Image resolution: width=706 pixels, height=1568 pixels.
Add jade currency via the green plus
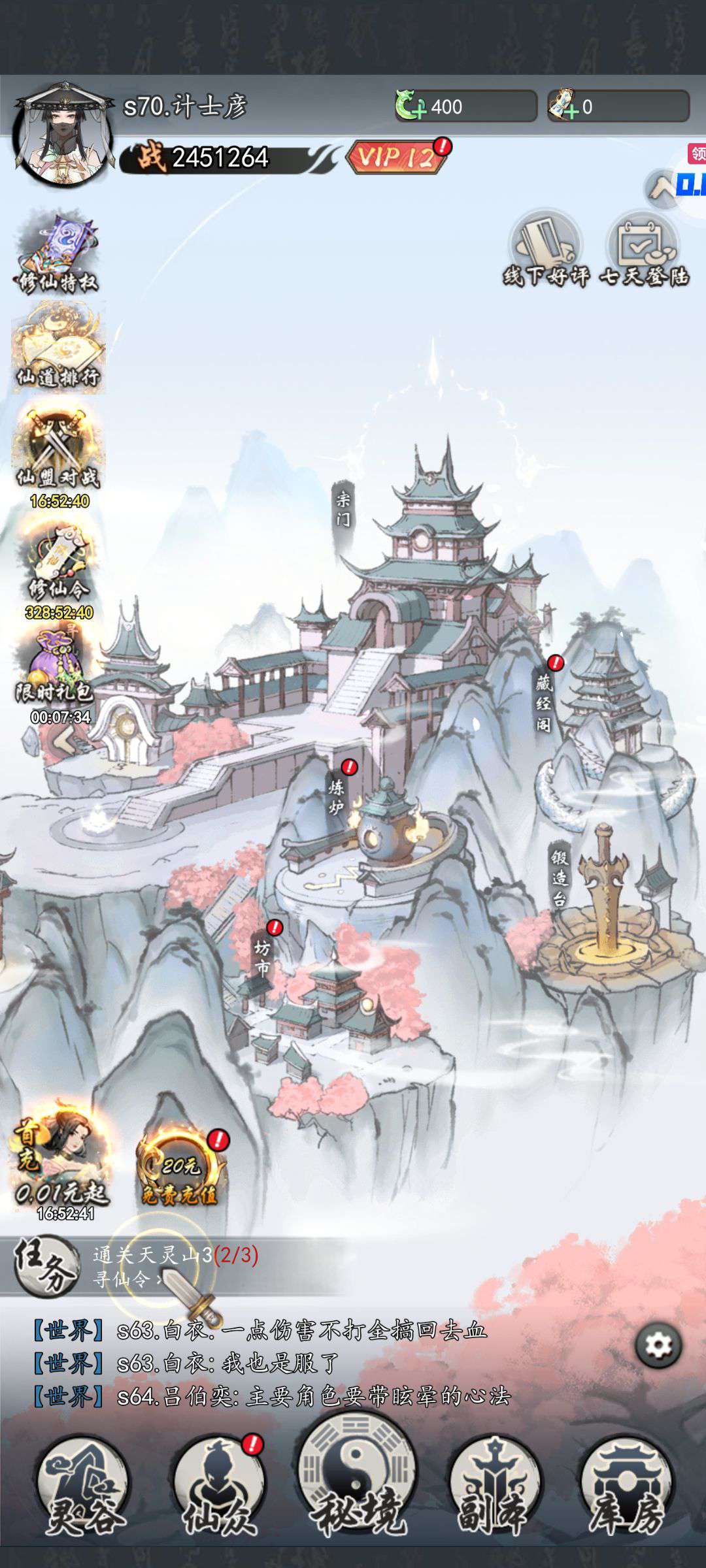coord(411,106)
